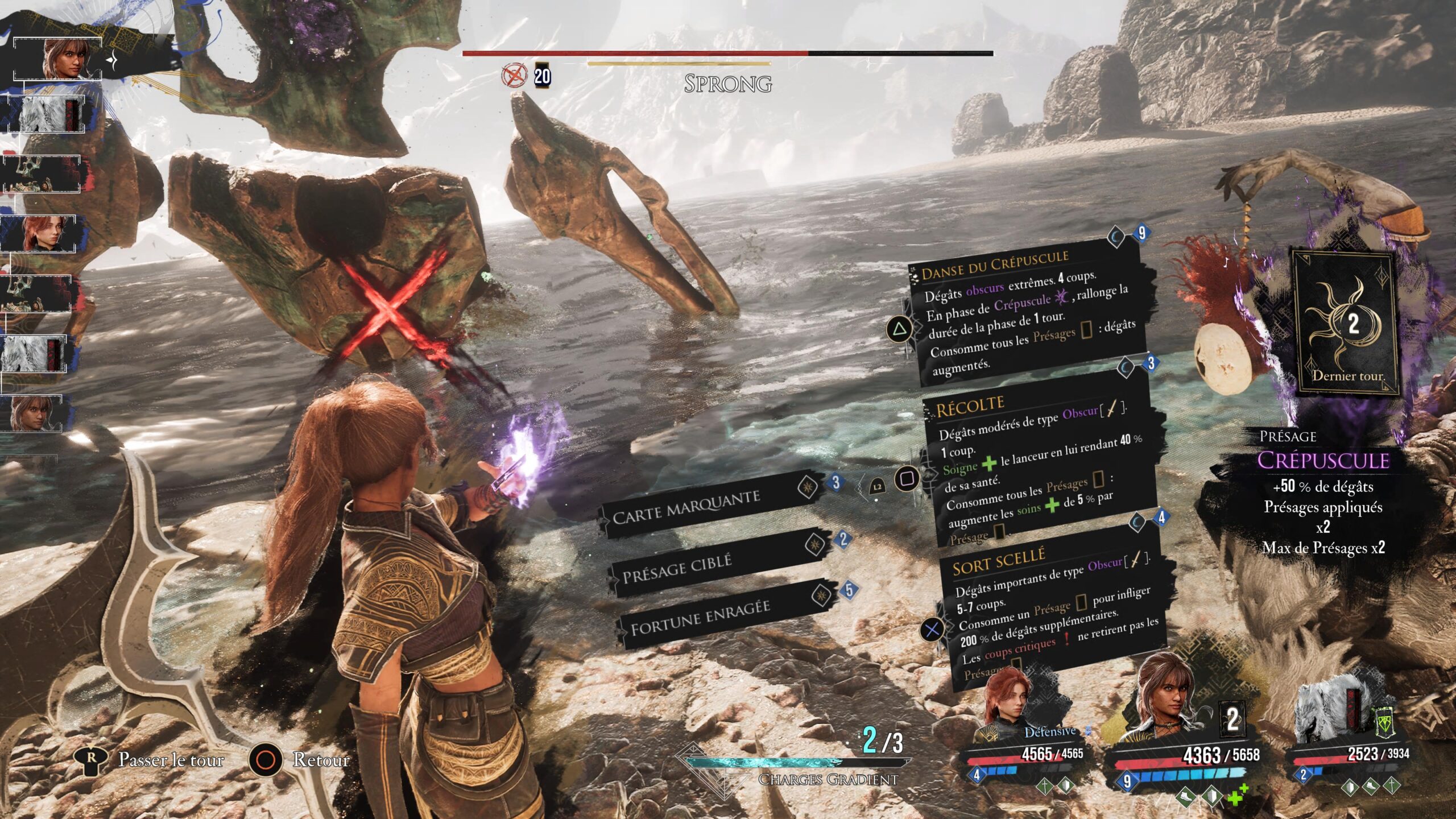Click the top portrait in turn order

pyautogui.click(x=63, y=59)
